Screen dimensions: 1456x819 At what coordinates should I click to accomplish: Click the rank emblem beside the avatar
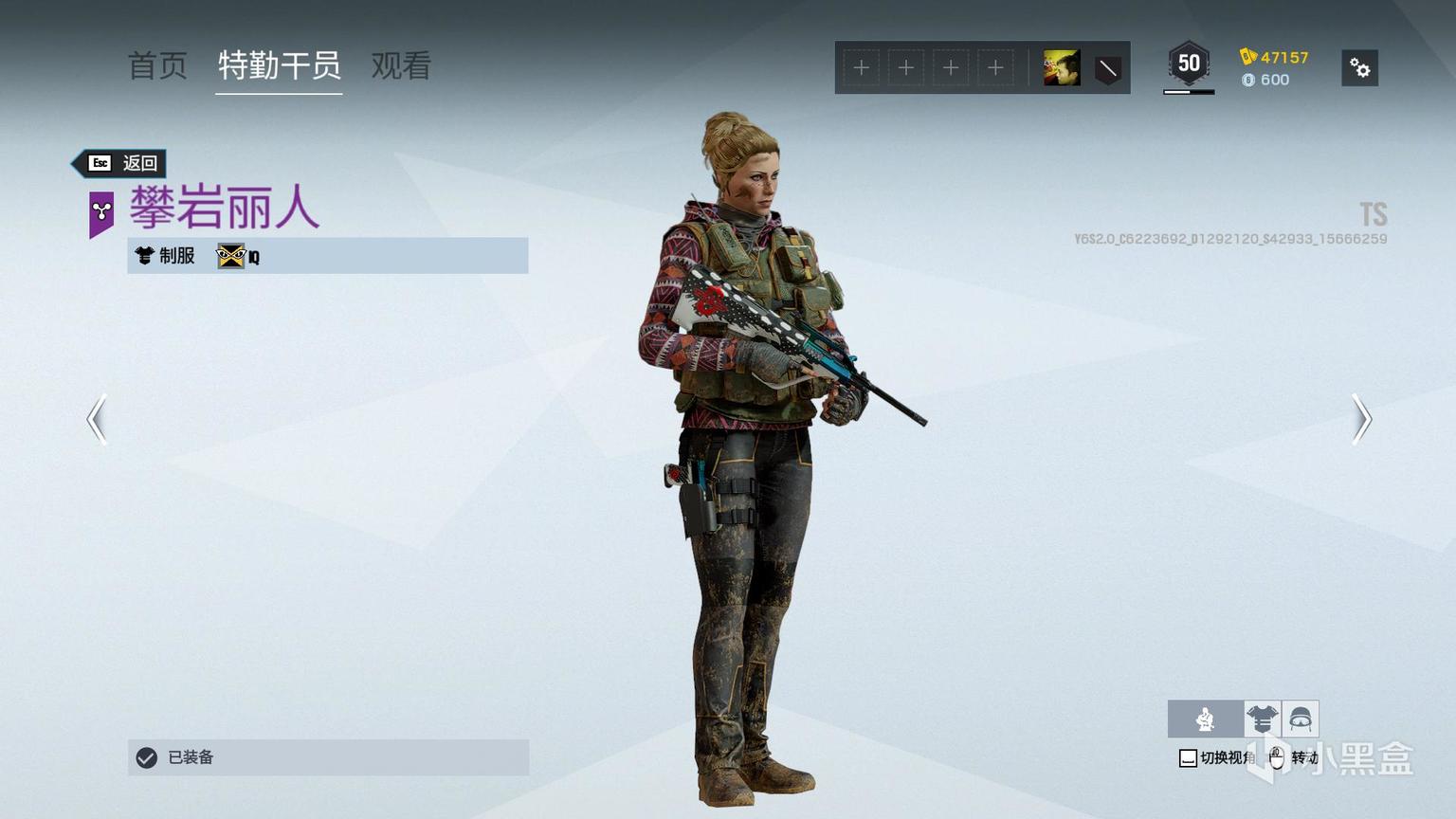tap(1107, 68)
